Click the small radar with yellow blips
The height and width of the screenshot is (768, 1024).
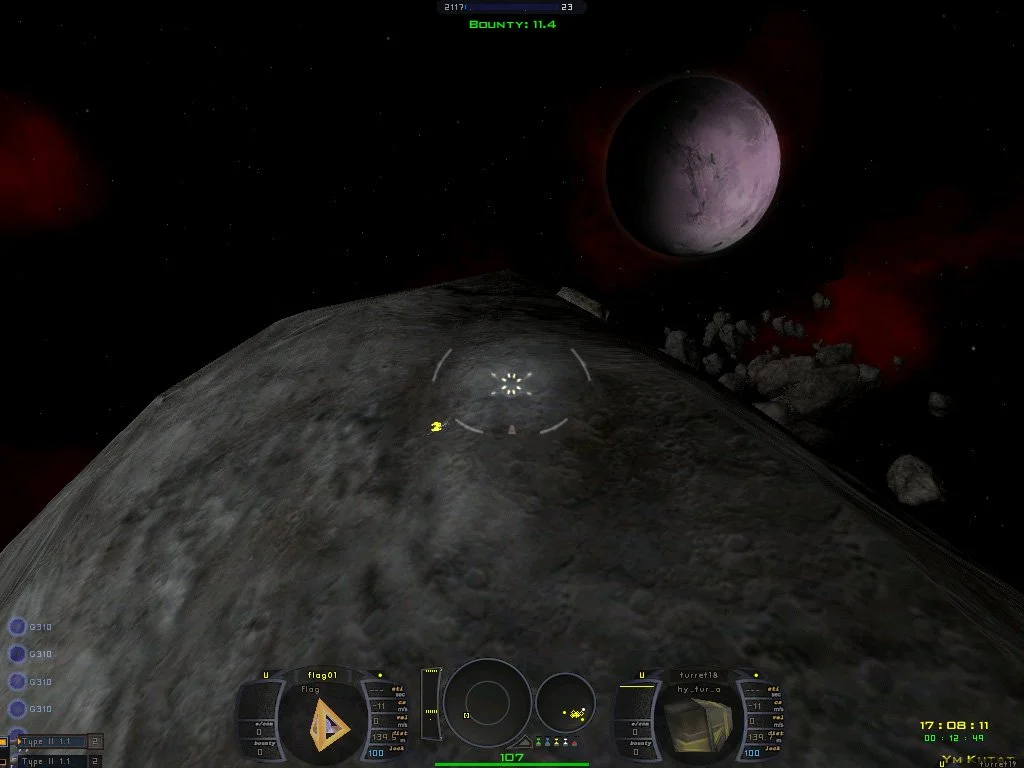565,703
